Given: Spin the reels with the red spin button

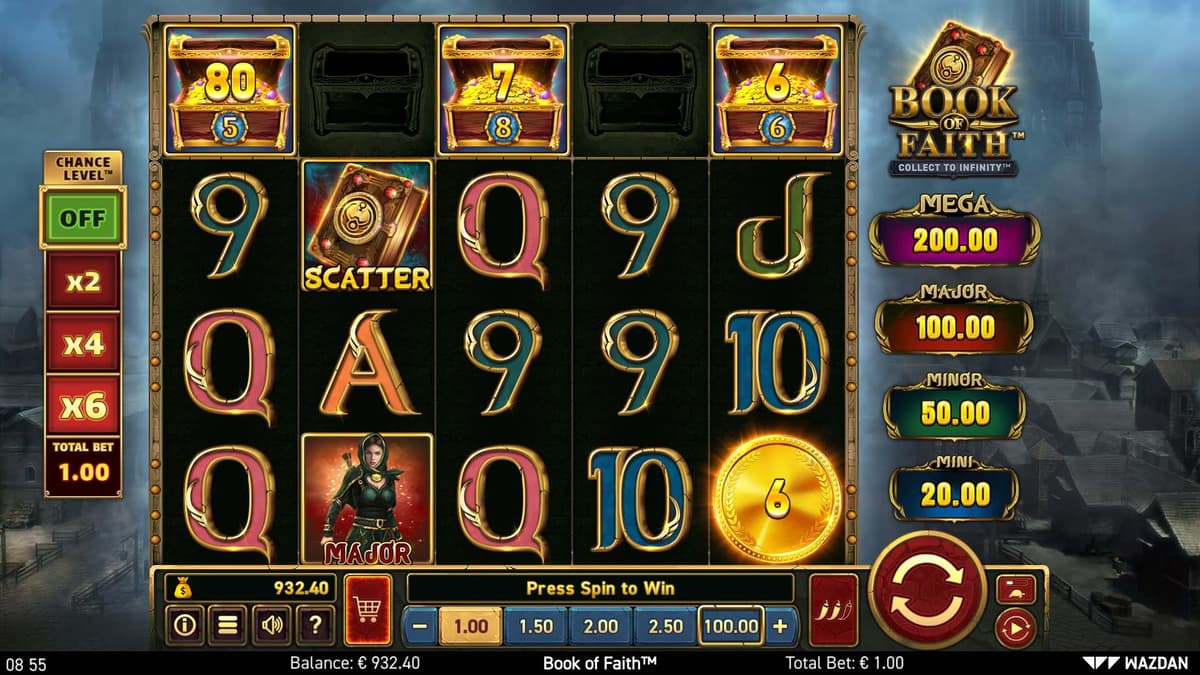Looking at the screenshot, I should pos(926,589).
